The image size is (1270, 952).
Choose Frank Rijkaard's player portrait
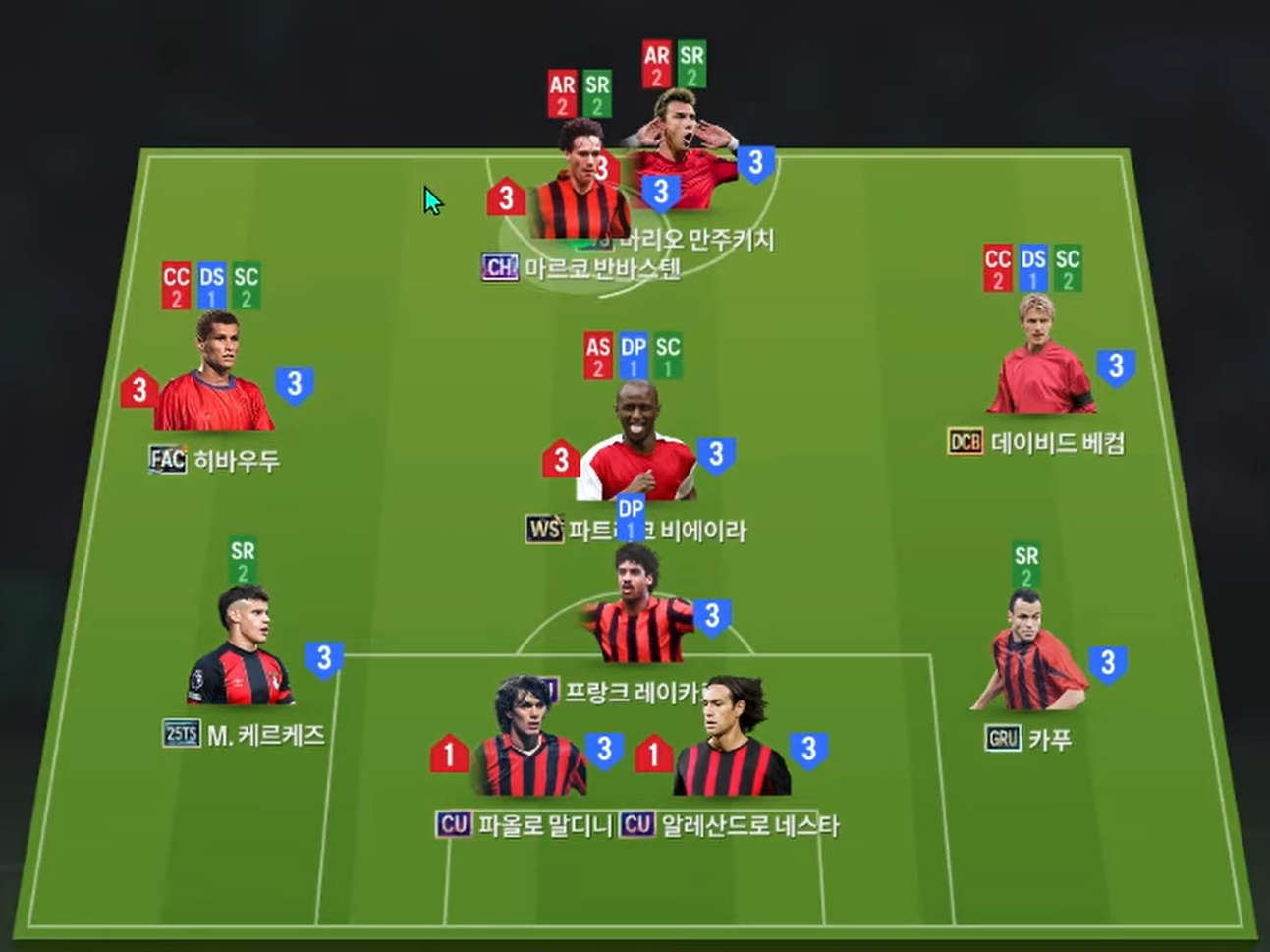(x=638, y=609)
